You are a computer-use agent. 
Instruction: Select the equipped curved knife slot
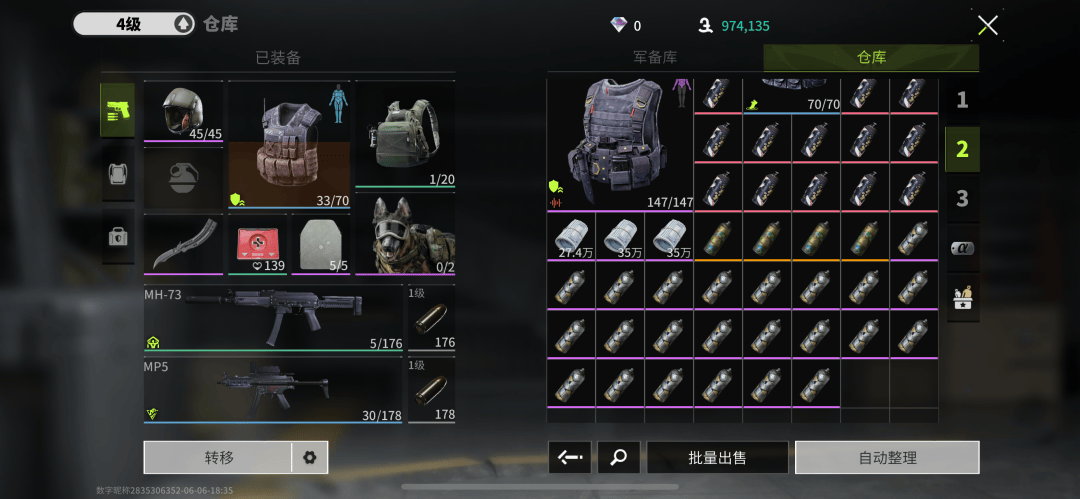(183, 244)
